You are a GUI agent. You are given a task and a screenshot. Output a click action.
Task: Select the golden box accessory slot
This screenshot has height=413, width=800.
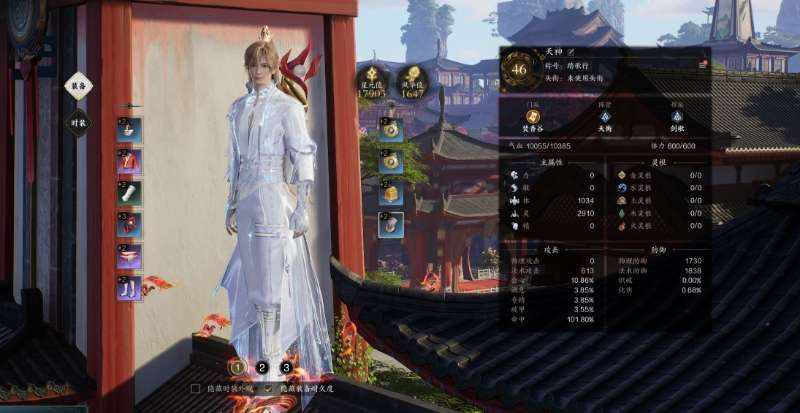[391, 193]
